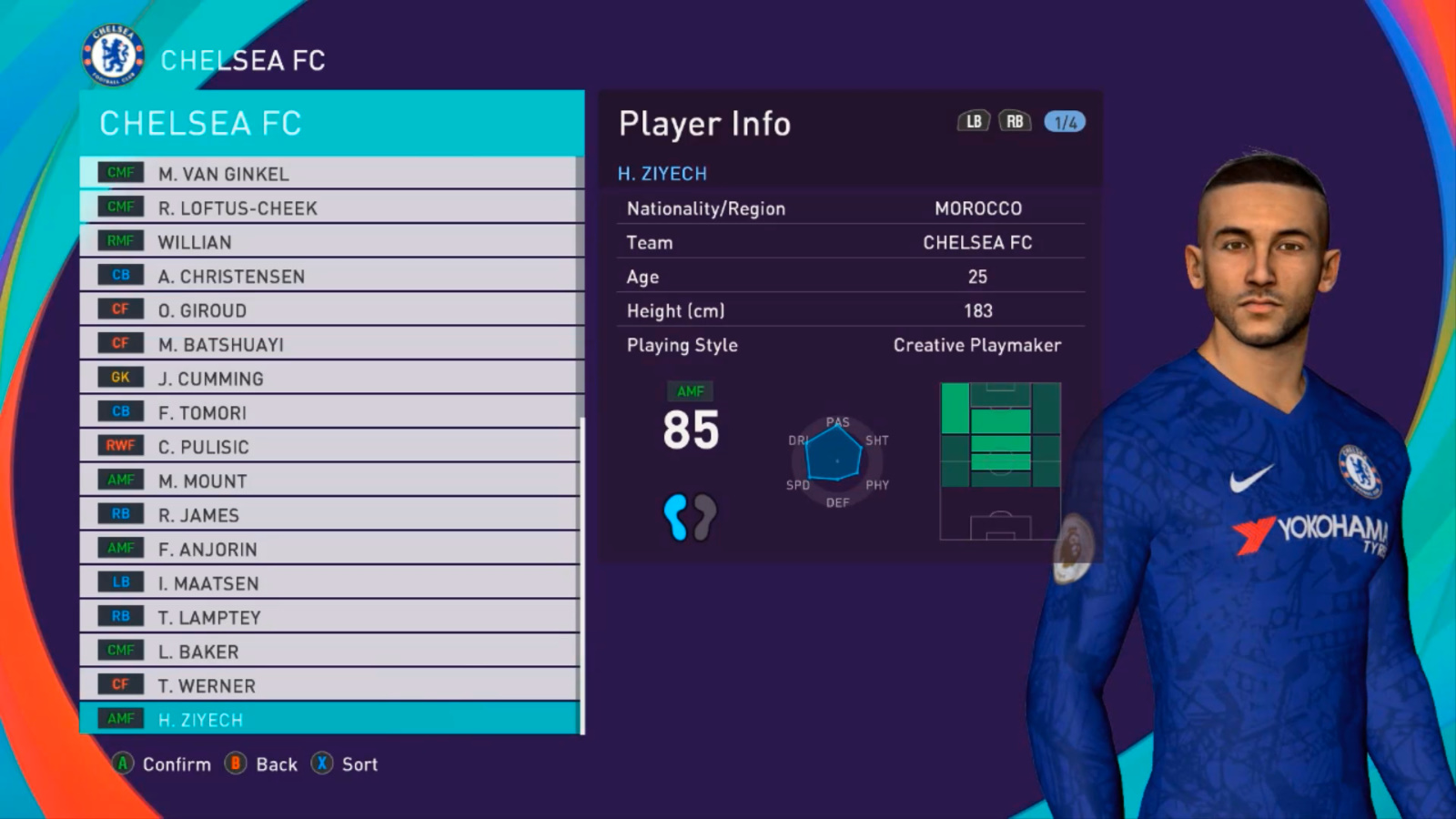Select the LB badge beside I. Maatsen
The height and width of the screenshot is (819, 1456).
pyautogui.click(x=119, y=581)
